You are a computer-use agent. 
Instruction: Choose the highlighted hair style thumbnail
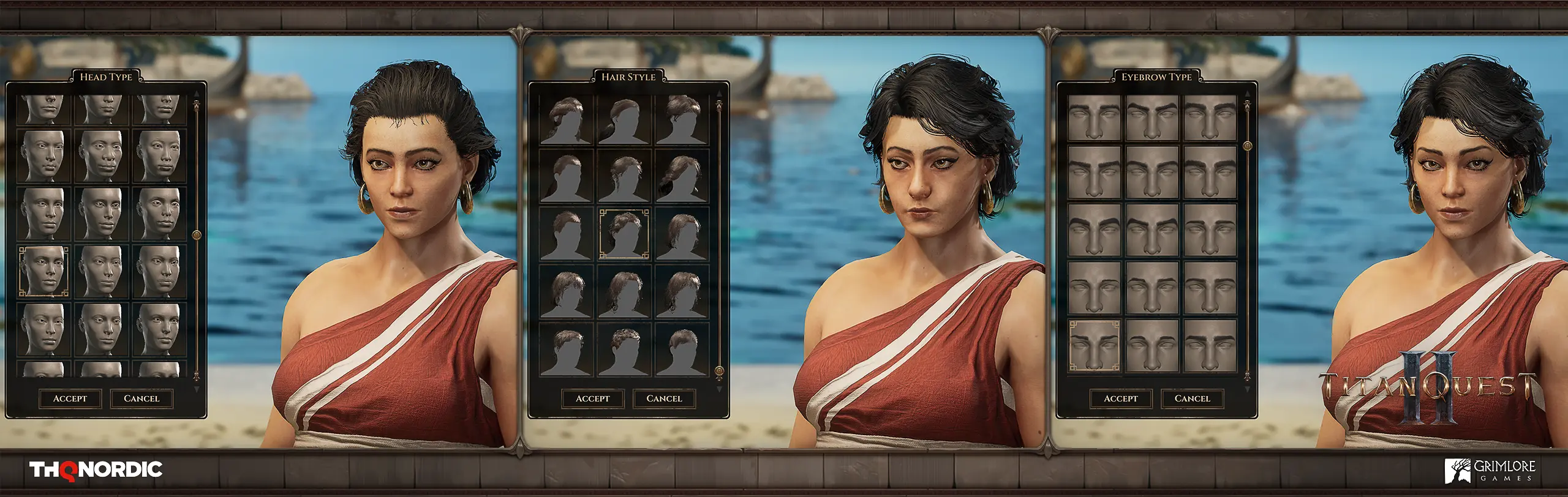pos(624,233)
